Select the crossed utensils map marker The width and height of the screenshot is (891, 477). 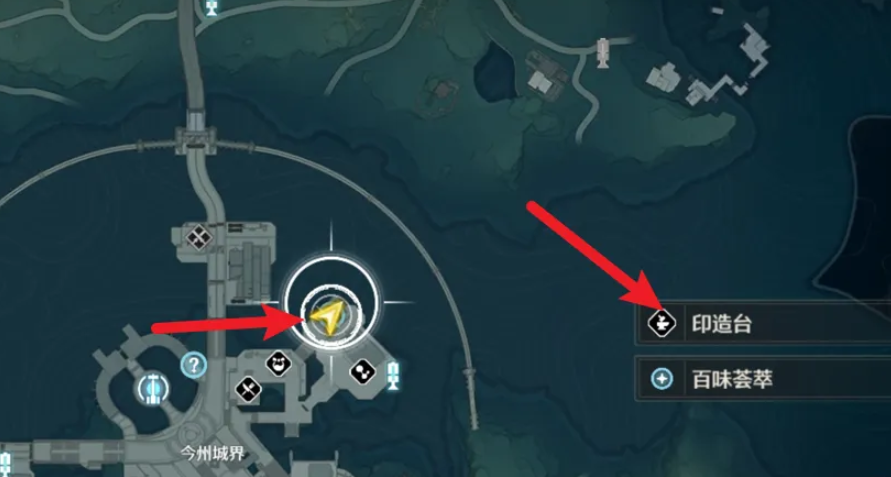click(x=248, y=387)
